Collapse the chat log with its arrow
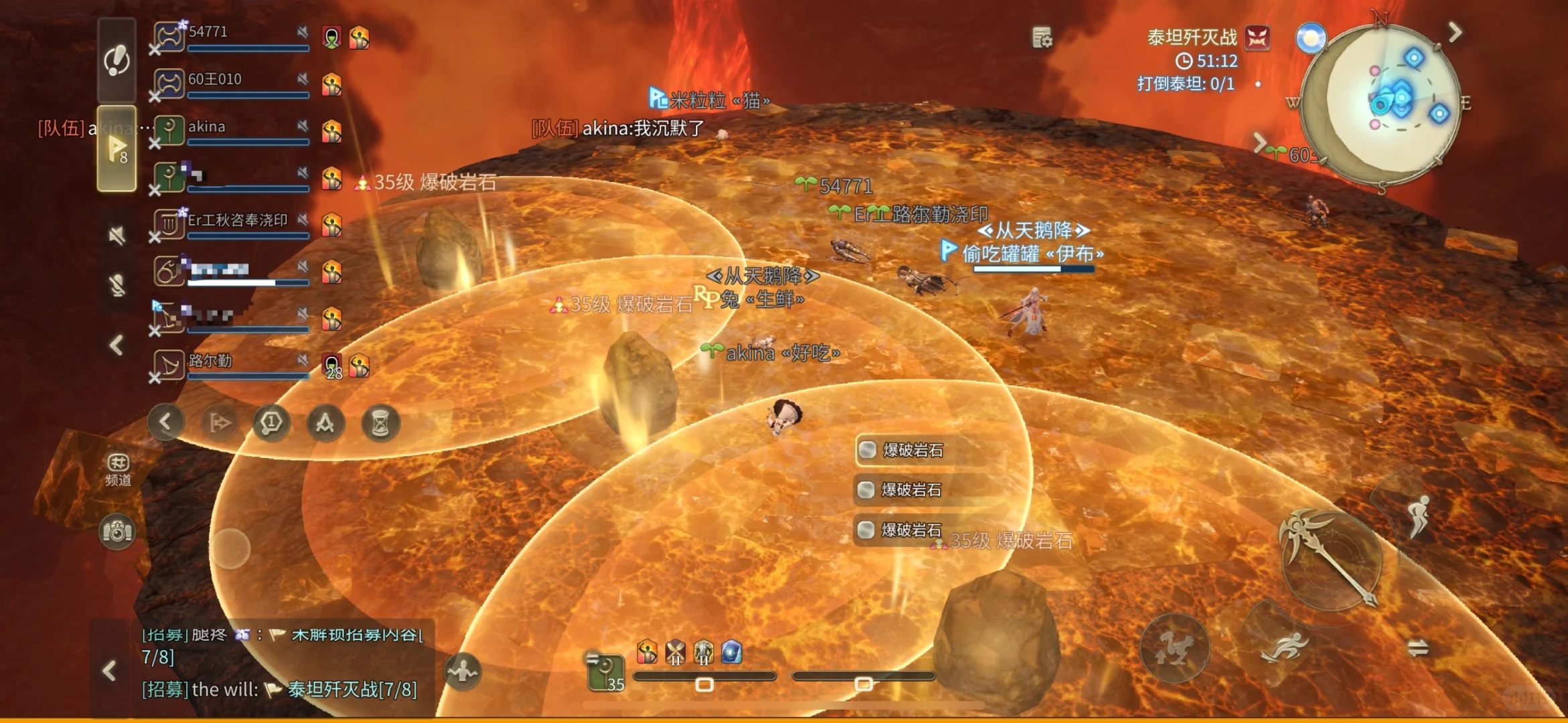1568x723 pixels. pos(109,671)
